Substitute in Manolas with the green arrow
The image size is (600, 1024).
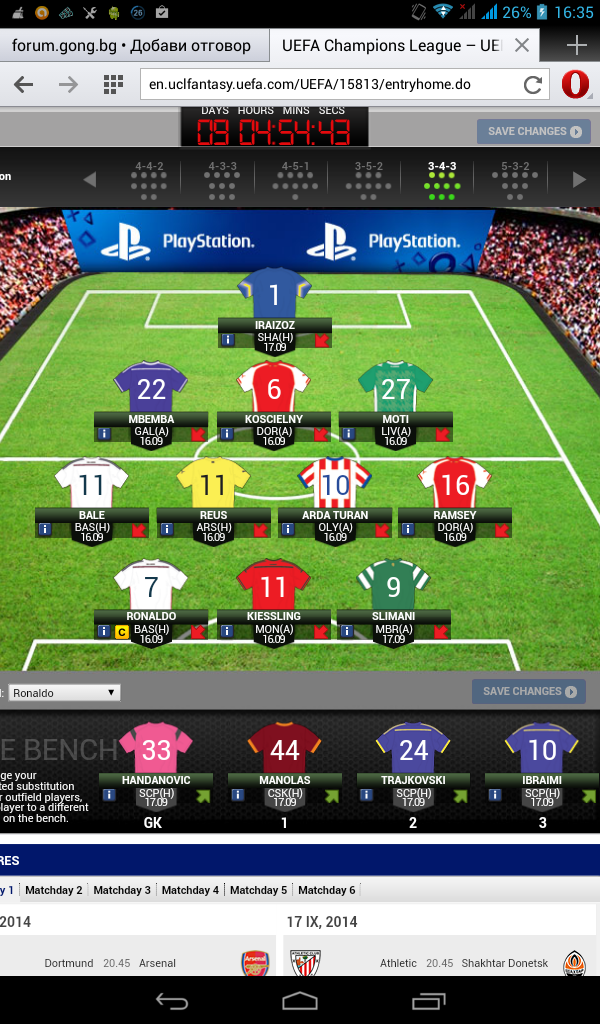tap(324, 796)
